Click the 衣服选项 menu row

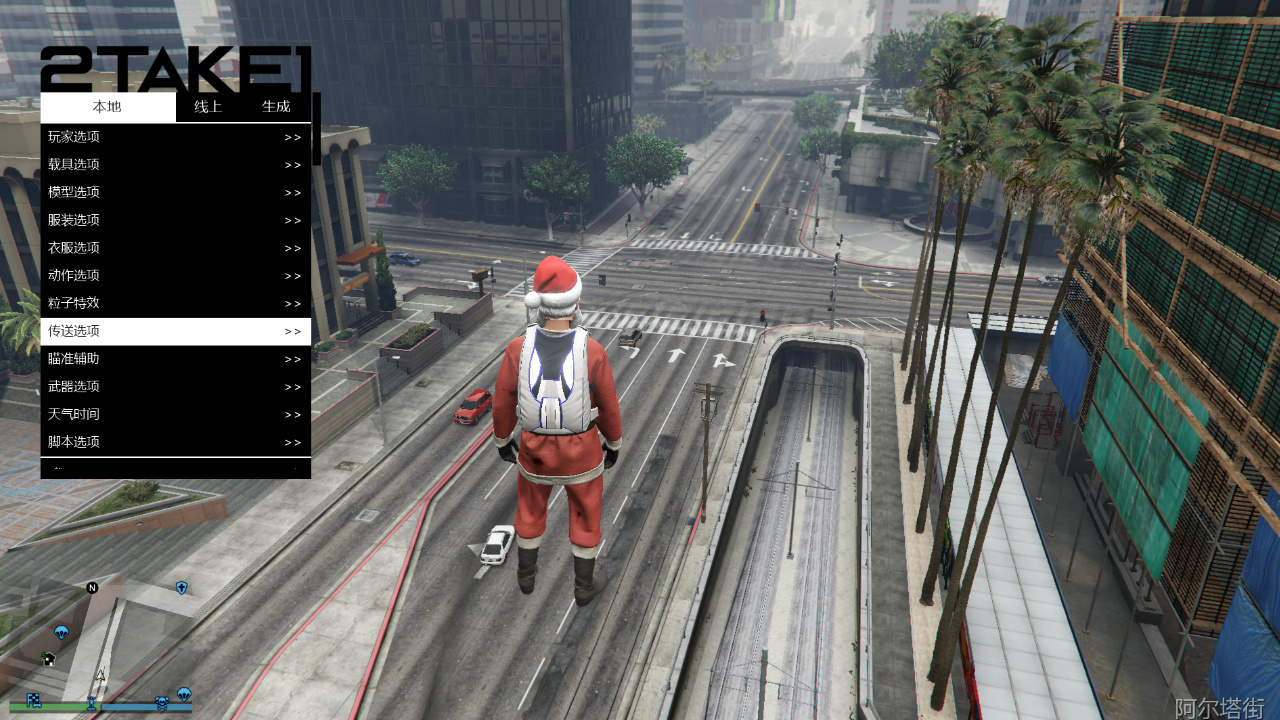tap(175, 248)
